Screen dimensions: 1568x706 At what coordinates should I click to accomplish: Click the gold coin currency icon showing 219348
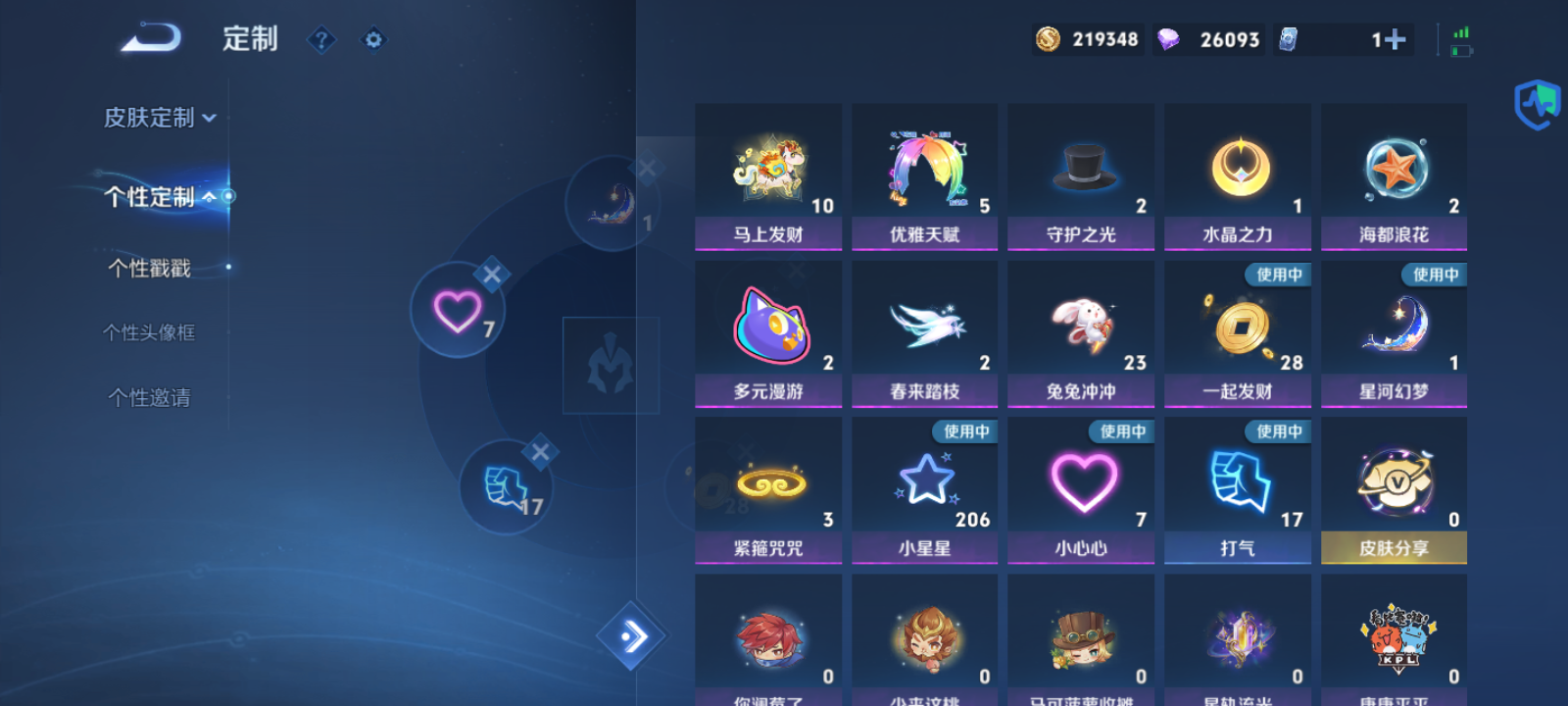click(1047, 39)
